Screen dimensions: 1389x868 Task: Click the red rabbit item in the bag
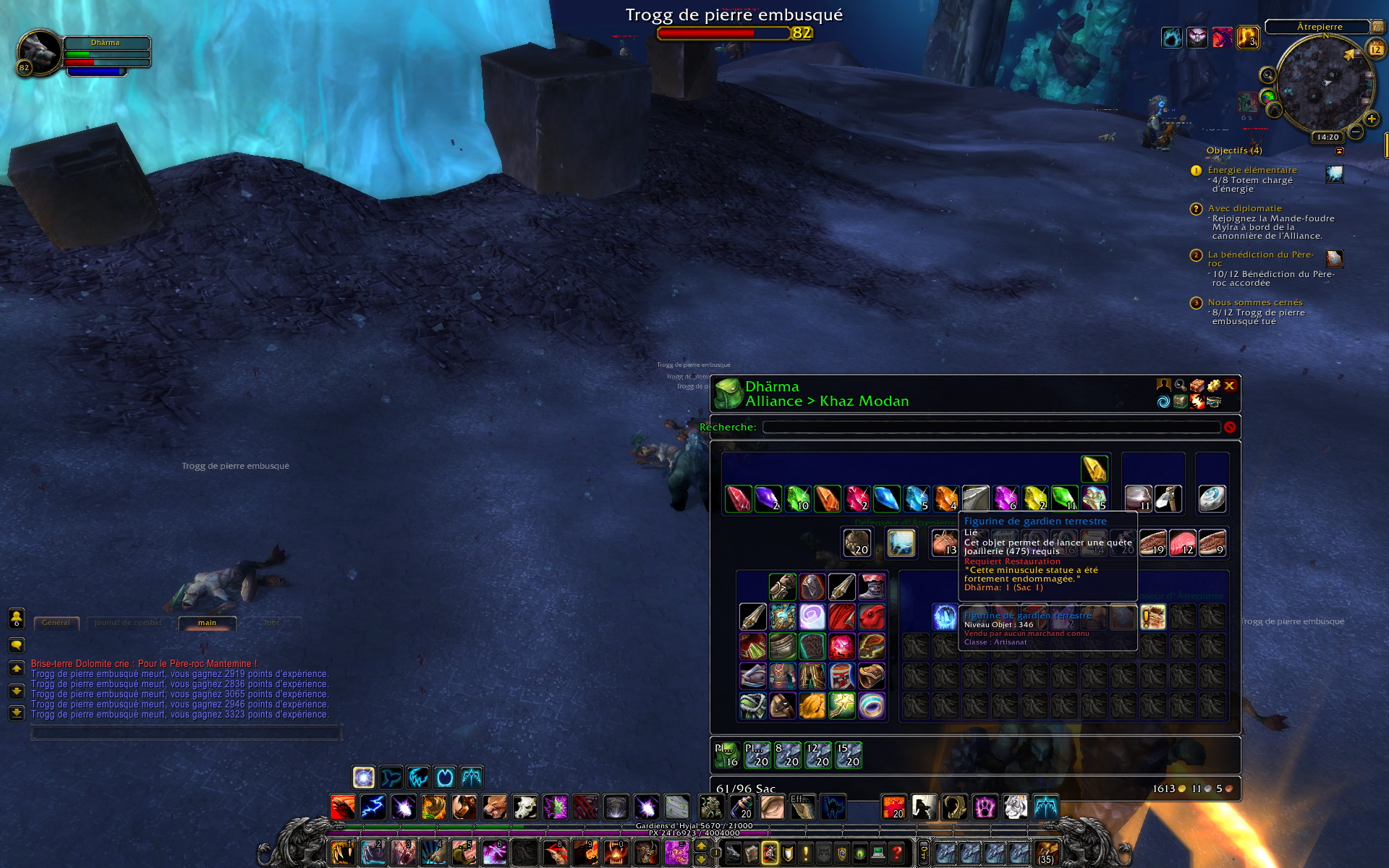click(872, 617)
